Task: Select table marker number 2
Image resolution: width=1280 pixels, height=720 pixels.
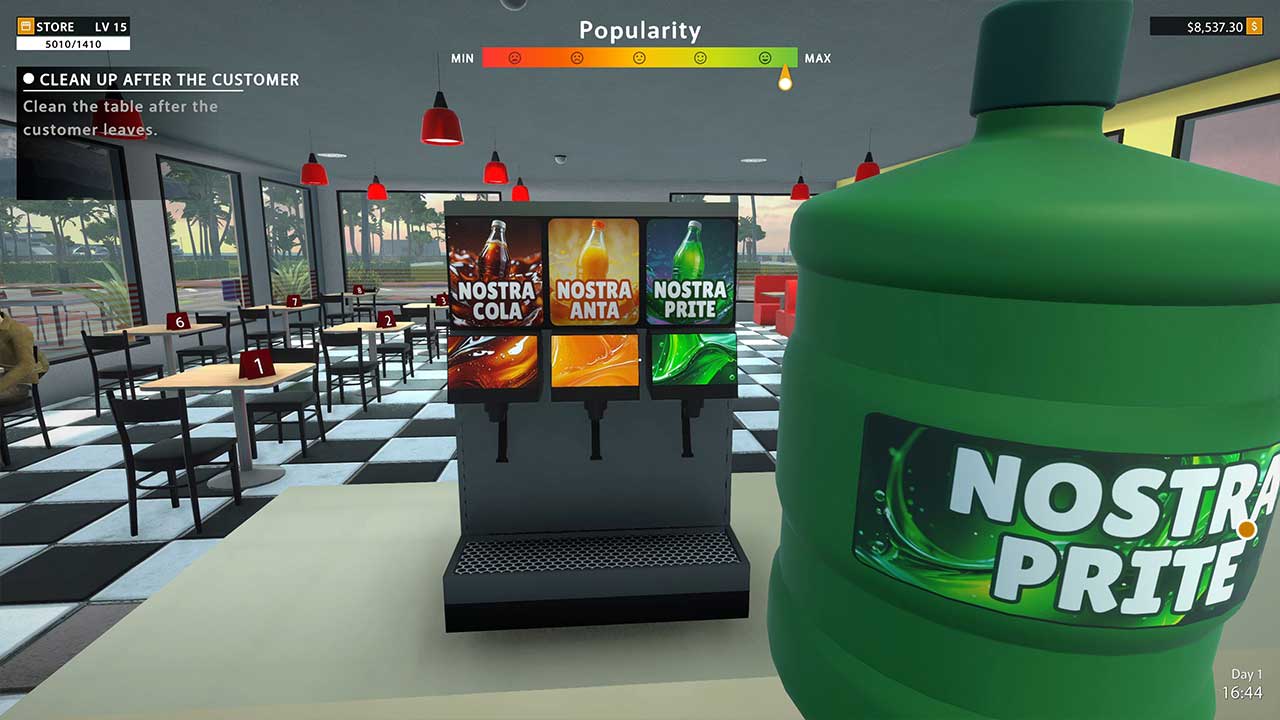Action: point(388,319)
